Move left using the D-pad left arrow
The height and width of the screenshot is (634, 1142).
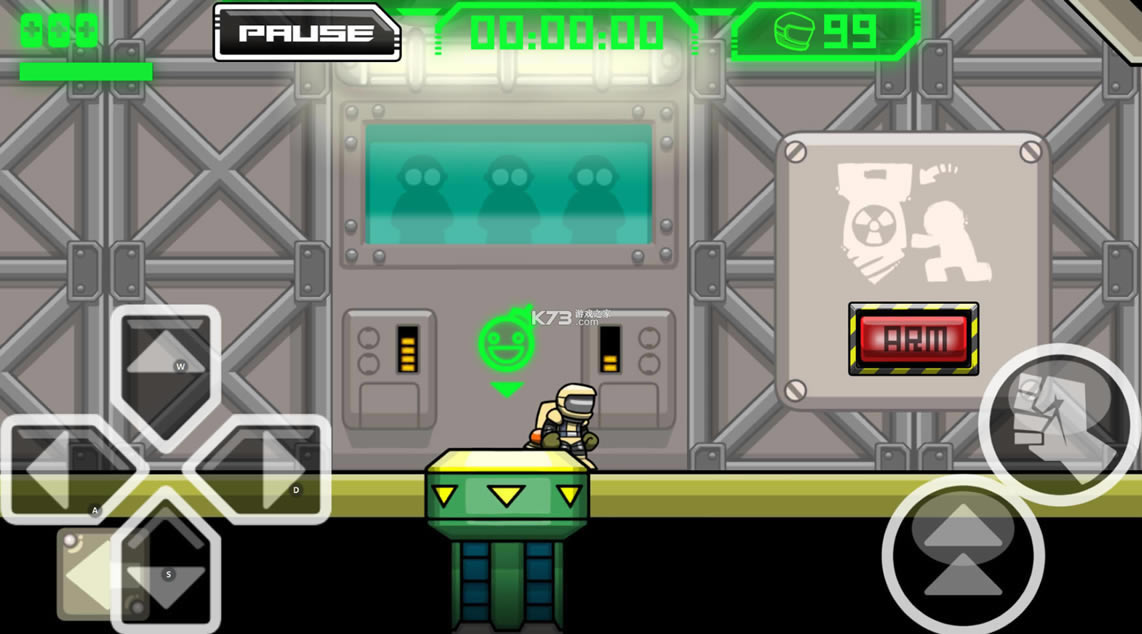point(60,470)
